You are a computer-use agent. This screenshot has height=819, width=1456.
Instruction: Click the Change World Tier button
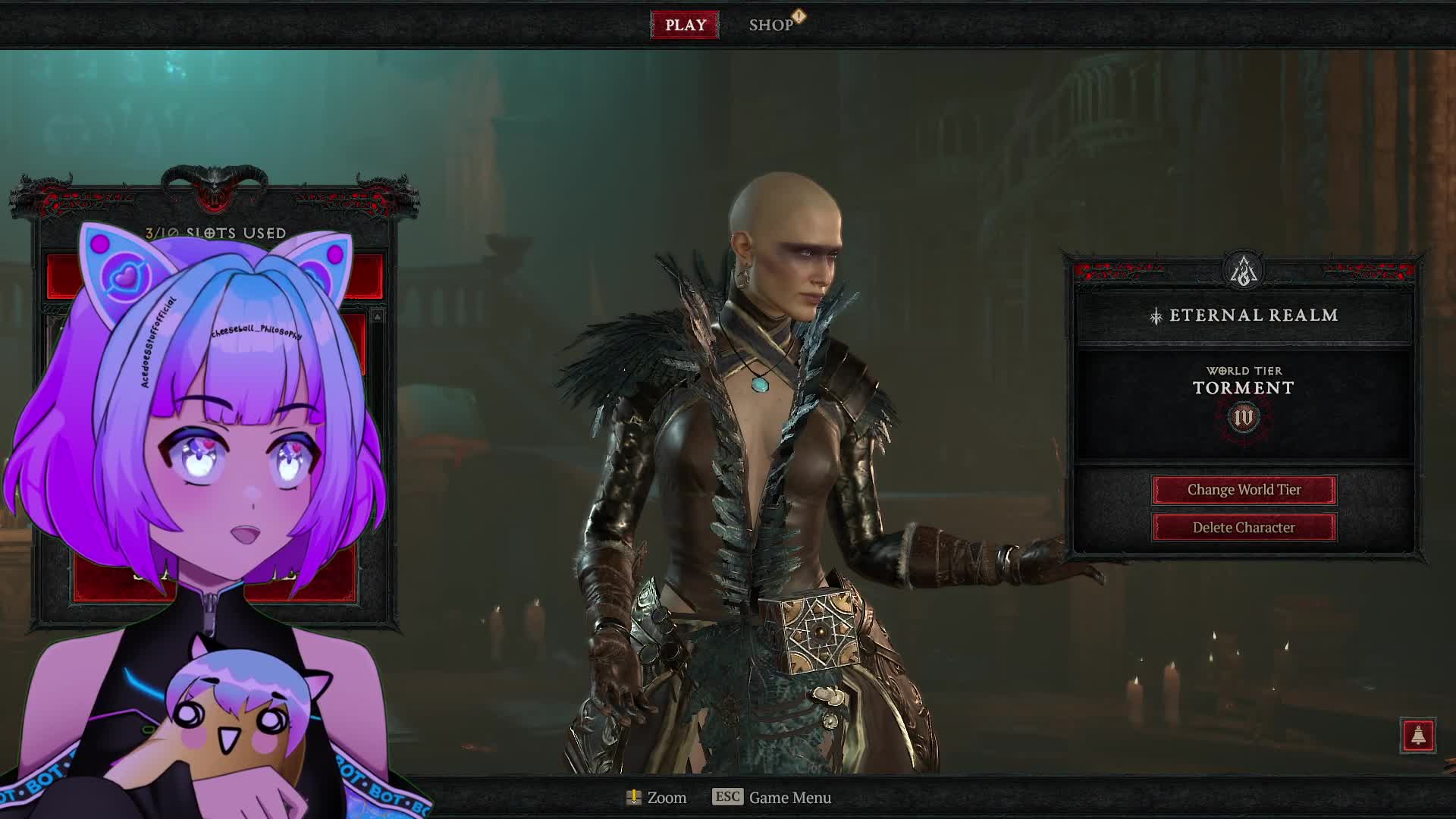(x=1244, y=490)
